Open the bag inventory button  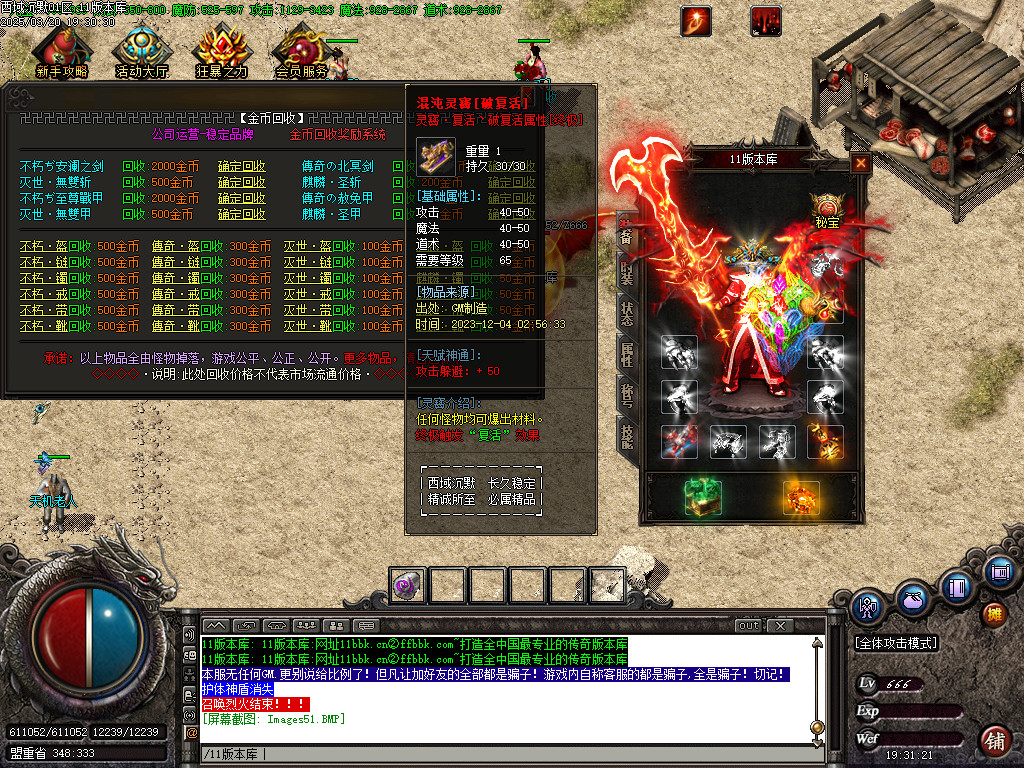pos(911,601)
